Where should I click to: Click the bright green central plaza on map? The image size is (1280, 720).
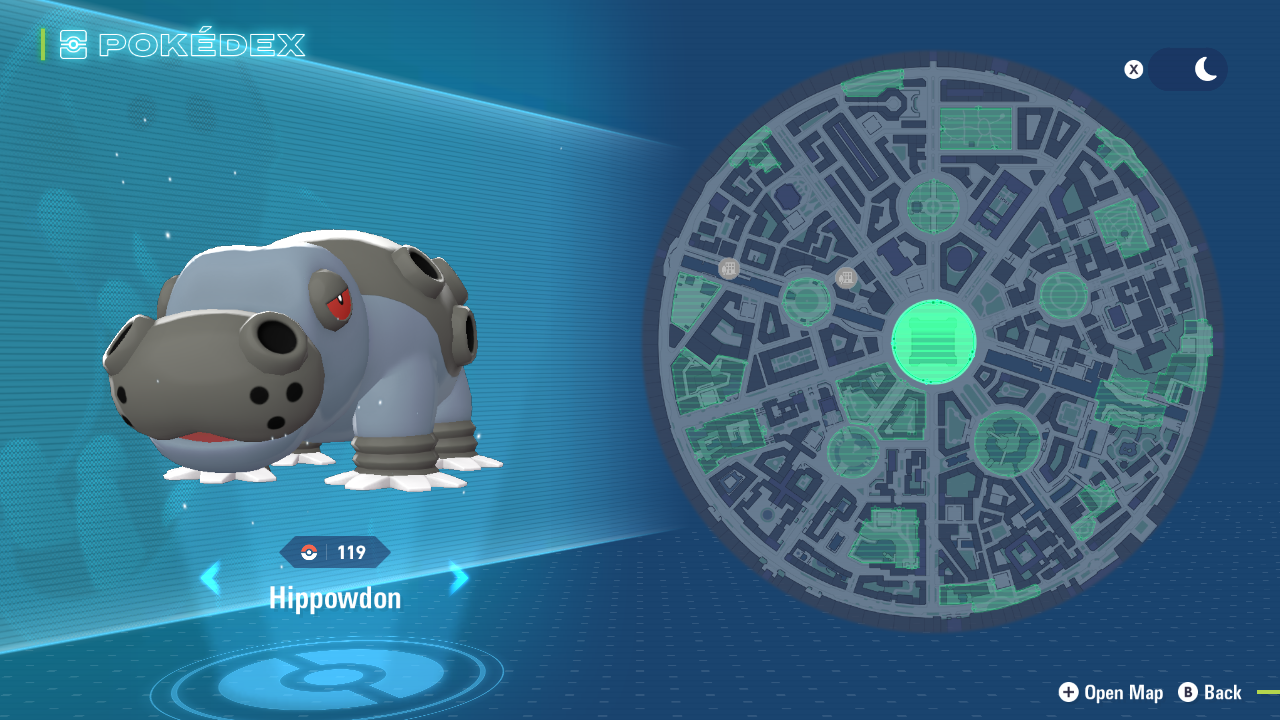pos(933,342)
